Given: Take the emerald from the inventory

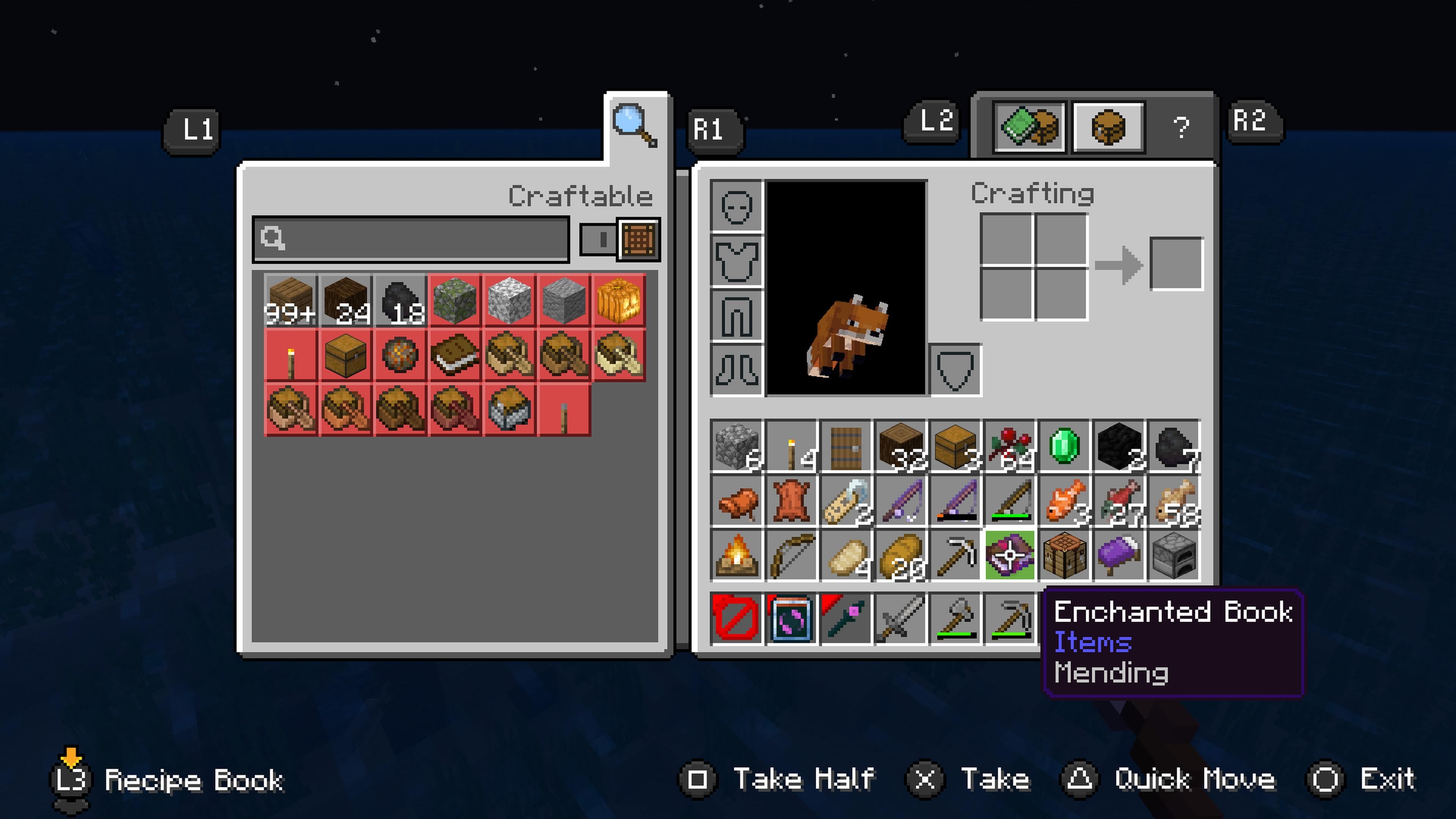Looking at the screenshot, I should click(x=1064, y=446).
